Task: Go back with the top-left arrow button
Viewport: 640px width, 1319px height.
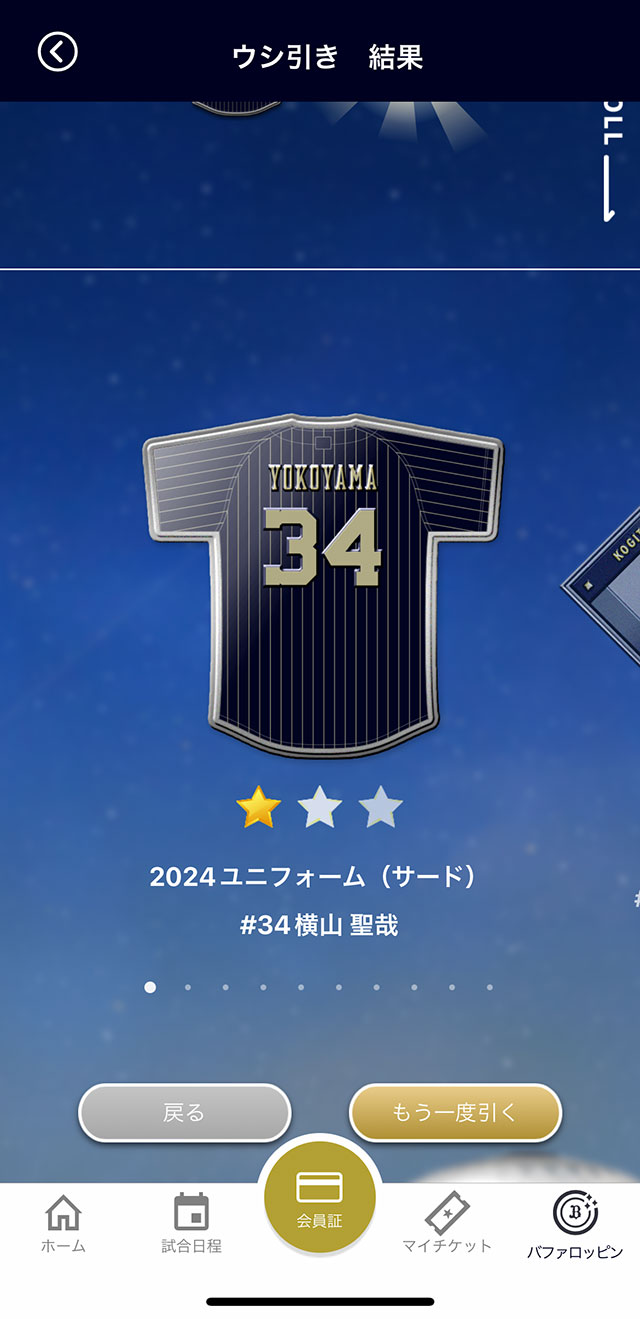Action: click(x=57, y=52)
